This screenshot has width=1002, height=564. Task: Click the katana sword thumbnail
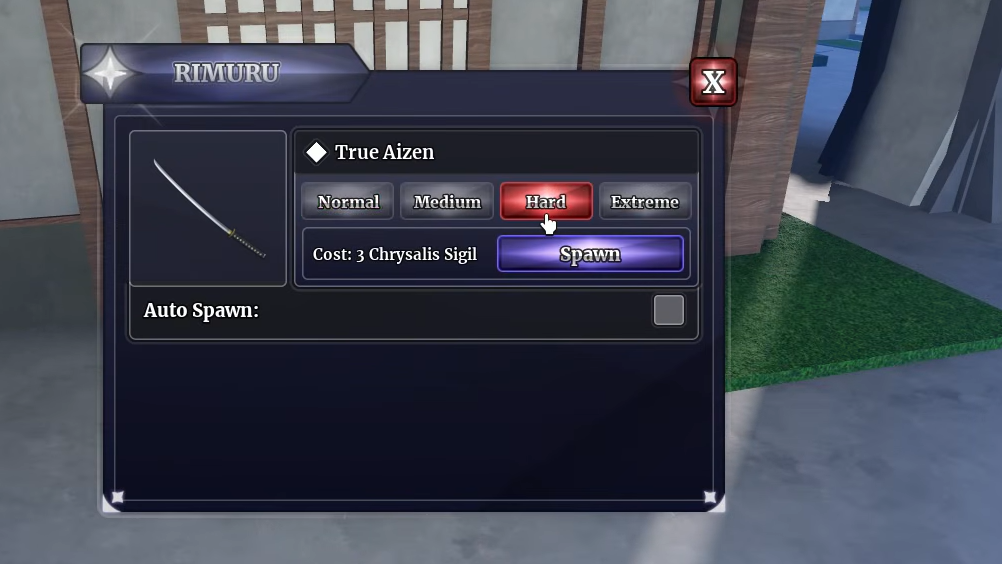208,208
